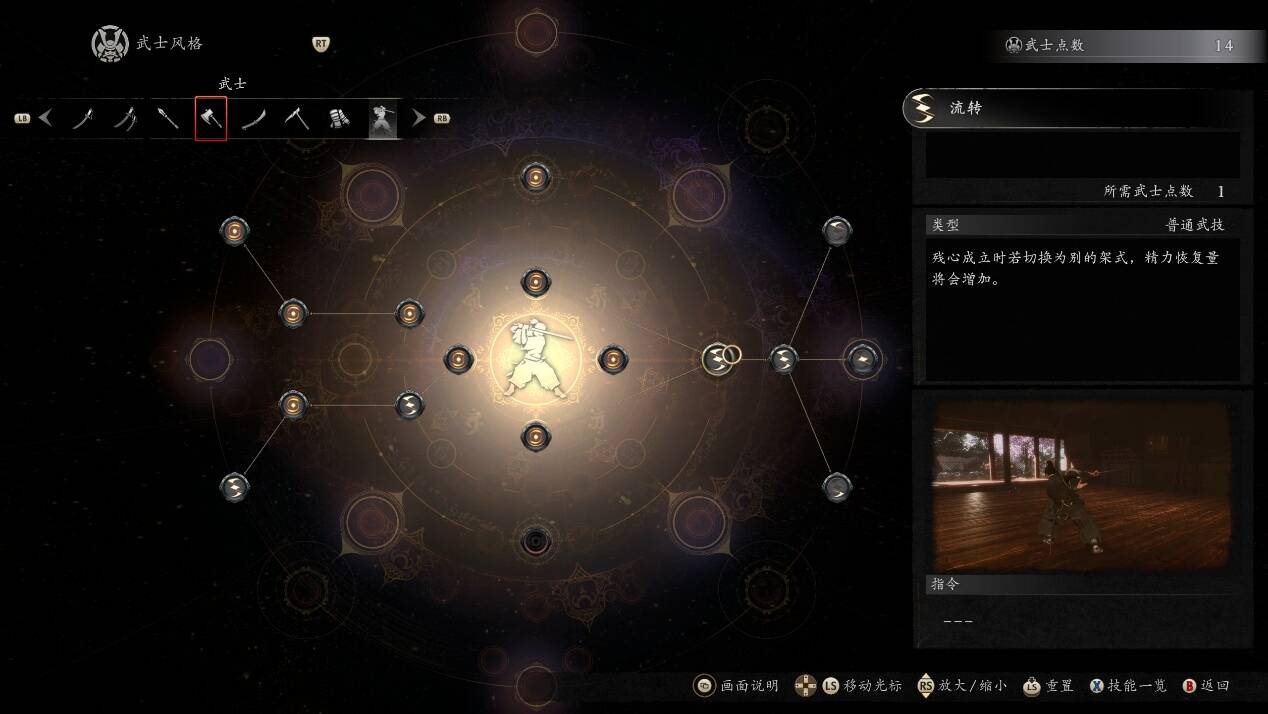
Task: View the skill demonstration preview image
Action: click(x=1081, y=486)
